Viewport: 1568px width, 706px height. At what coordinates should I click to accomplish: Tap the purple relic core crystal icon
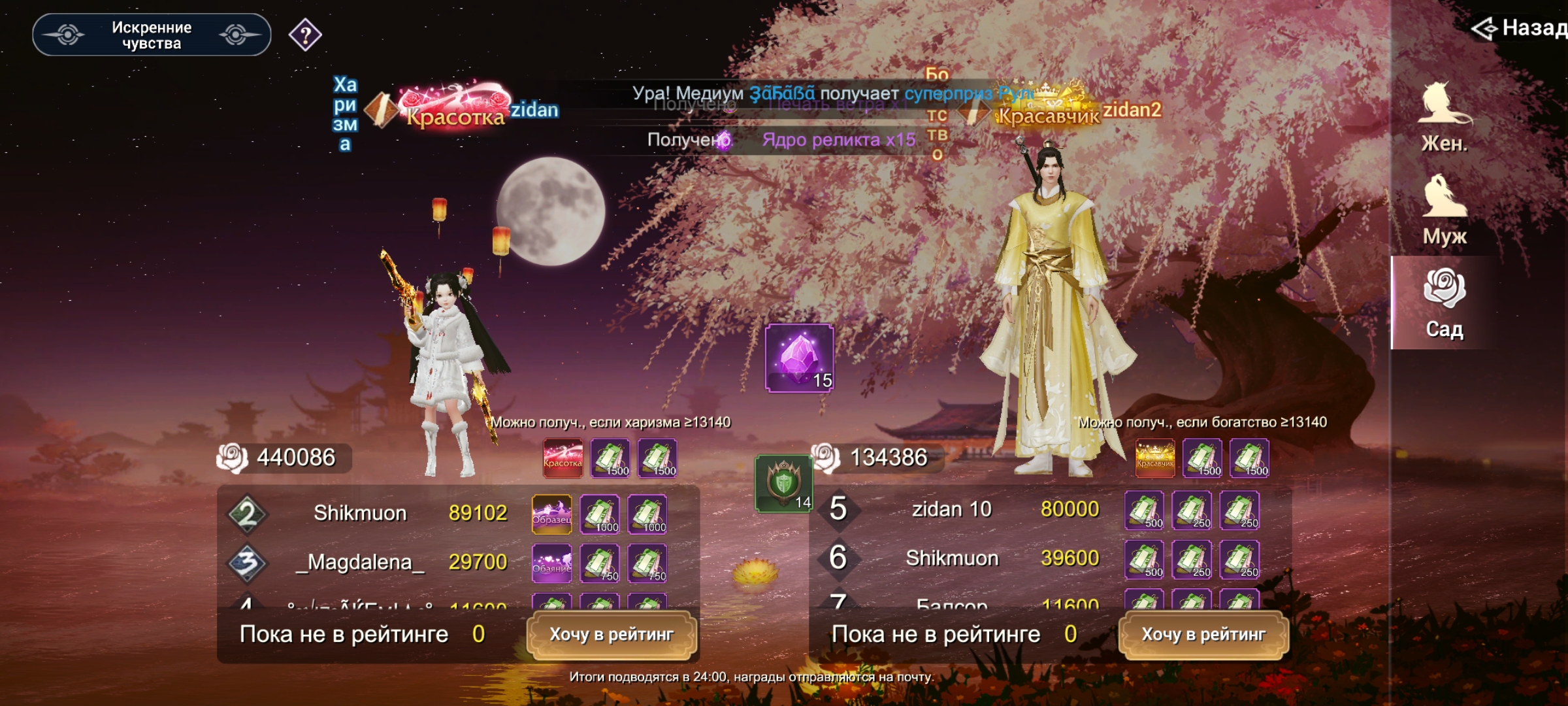point(799,358)
